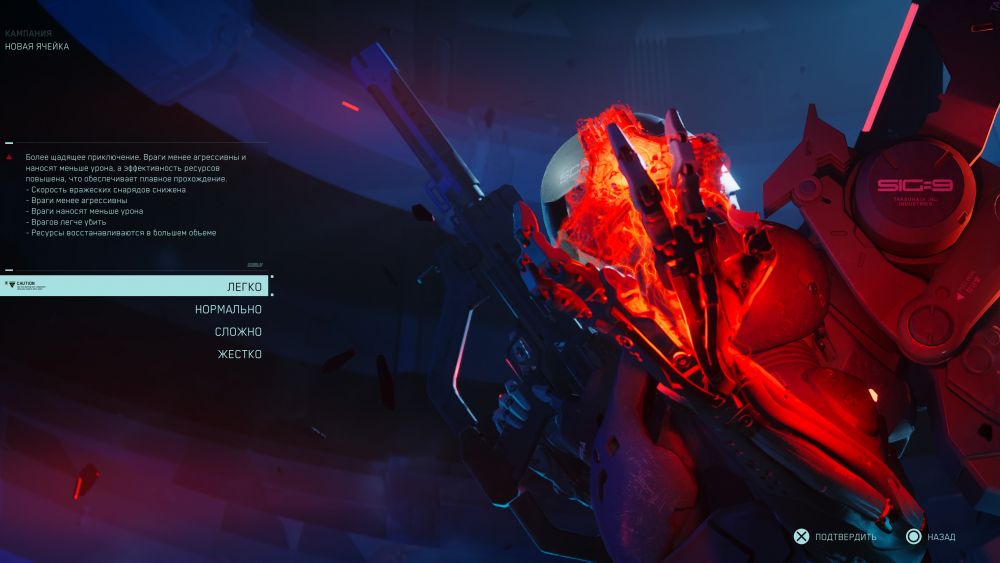Screen dimensions: 1000x563
Task: Select the ЛЕГКО difficulty option
Action: coord(243,287)
